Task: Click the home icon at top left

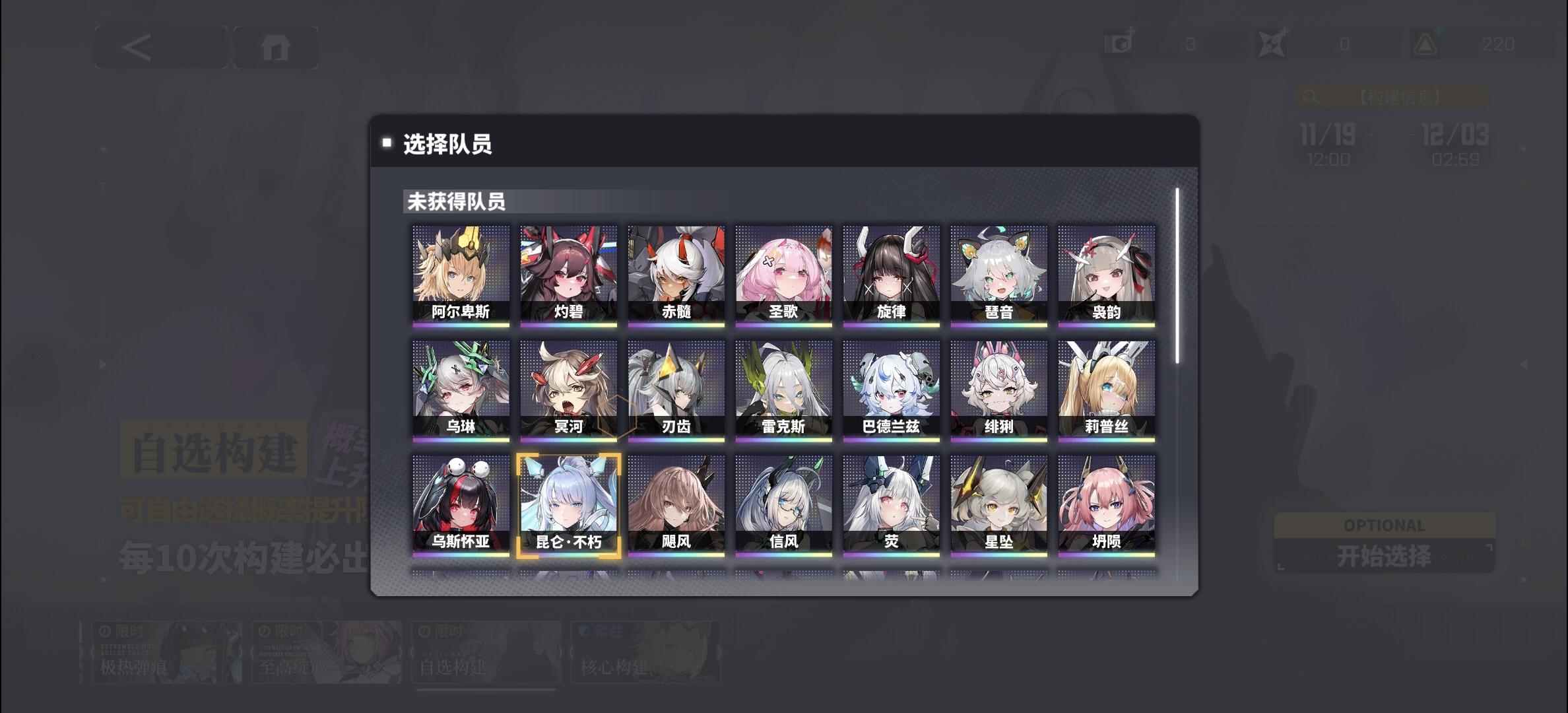Action: [277, 48]
